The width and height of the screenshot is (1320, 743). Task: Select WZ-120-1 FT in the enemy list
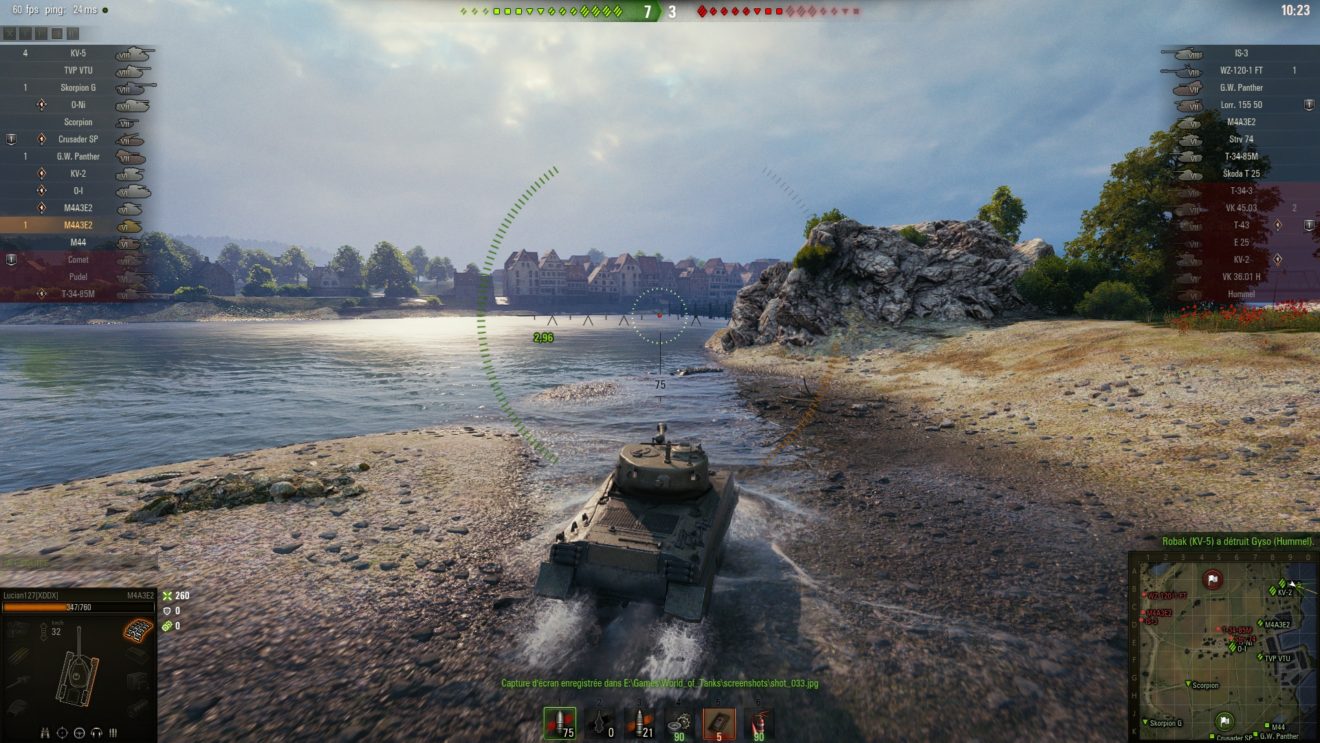pos(1241,70)
